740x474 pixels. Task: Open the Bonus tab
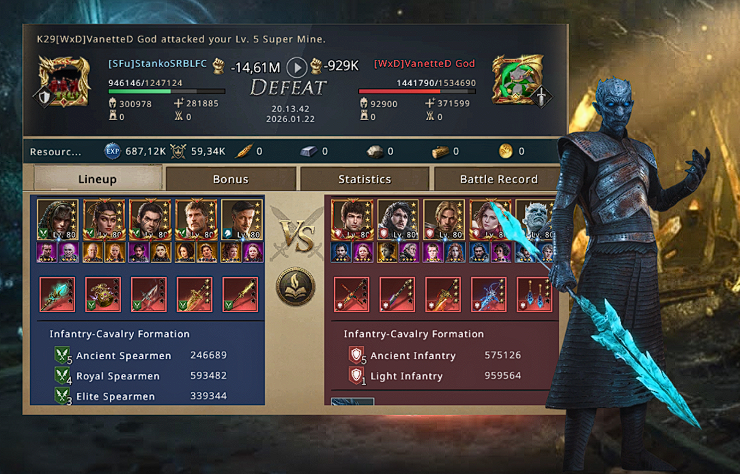pos(230,179)
